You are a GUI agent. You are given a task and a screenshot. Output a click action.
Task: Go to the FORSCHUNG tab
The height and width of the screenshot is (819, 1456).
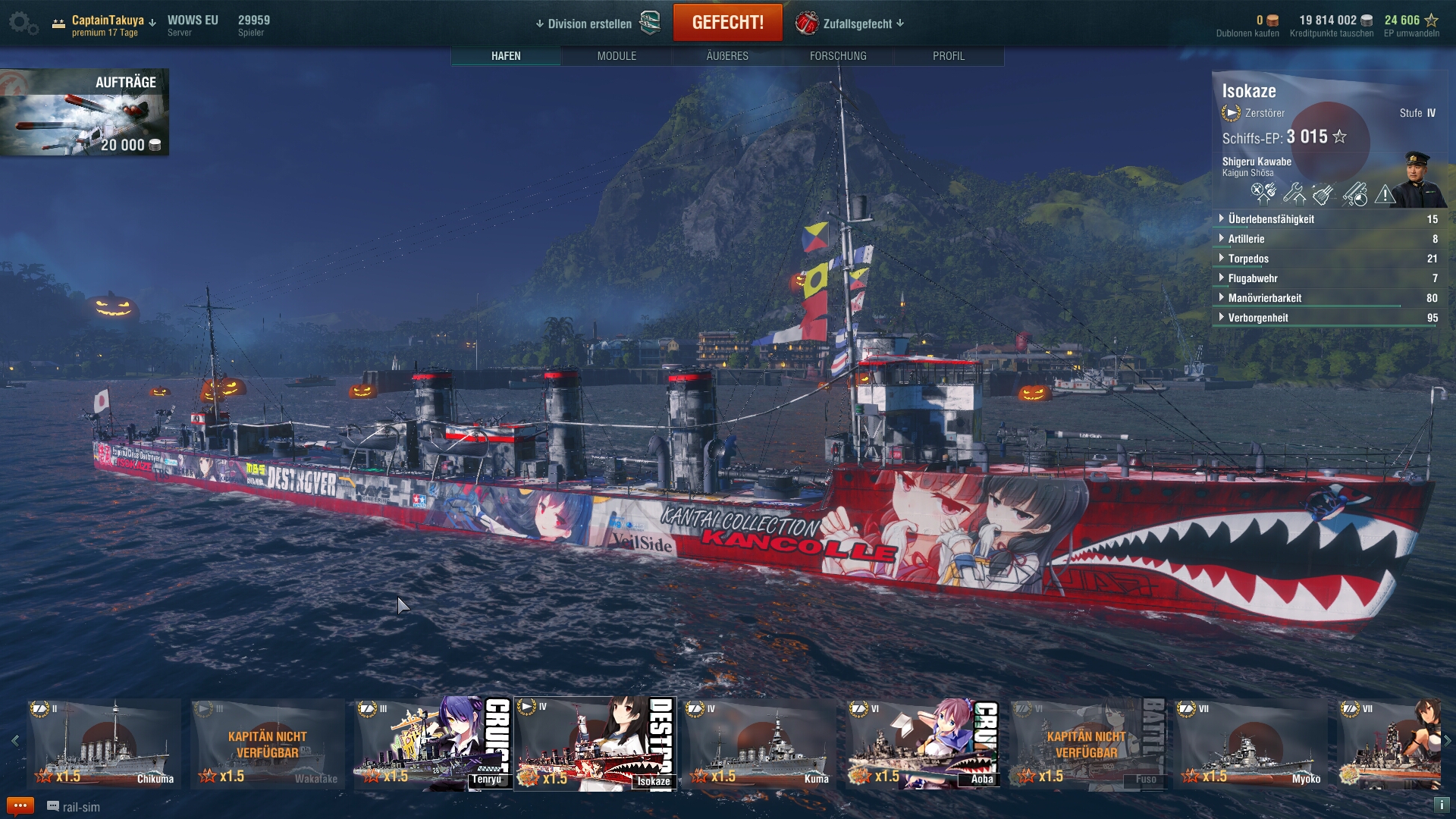coord(838,56)
